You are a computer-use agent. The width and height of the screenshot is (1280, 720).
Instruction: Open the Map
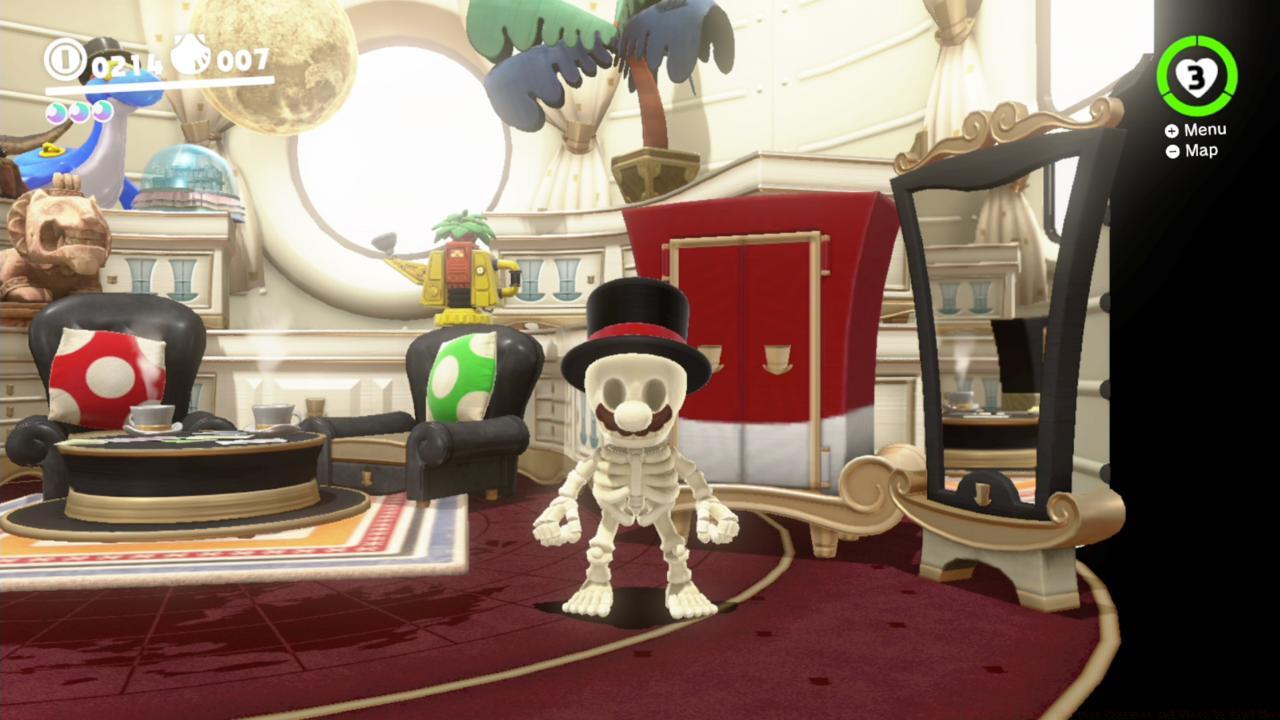[x=1200, y=150]
